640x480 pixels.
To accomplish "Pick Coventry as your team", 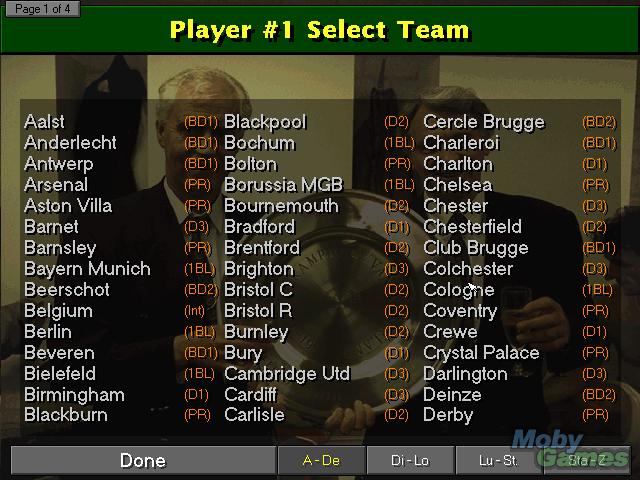I will (460, 311).
